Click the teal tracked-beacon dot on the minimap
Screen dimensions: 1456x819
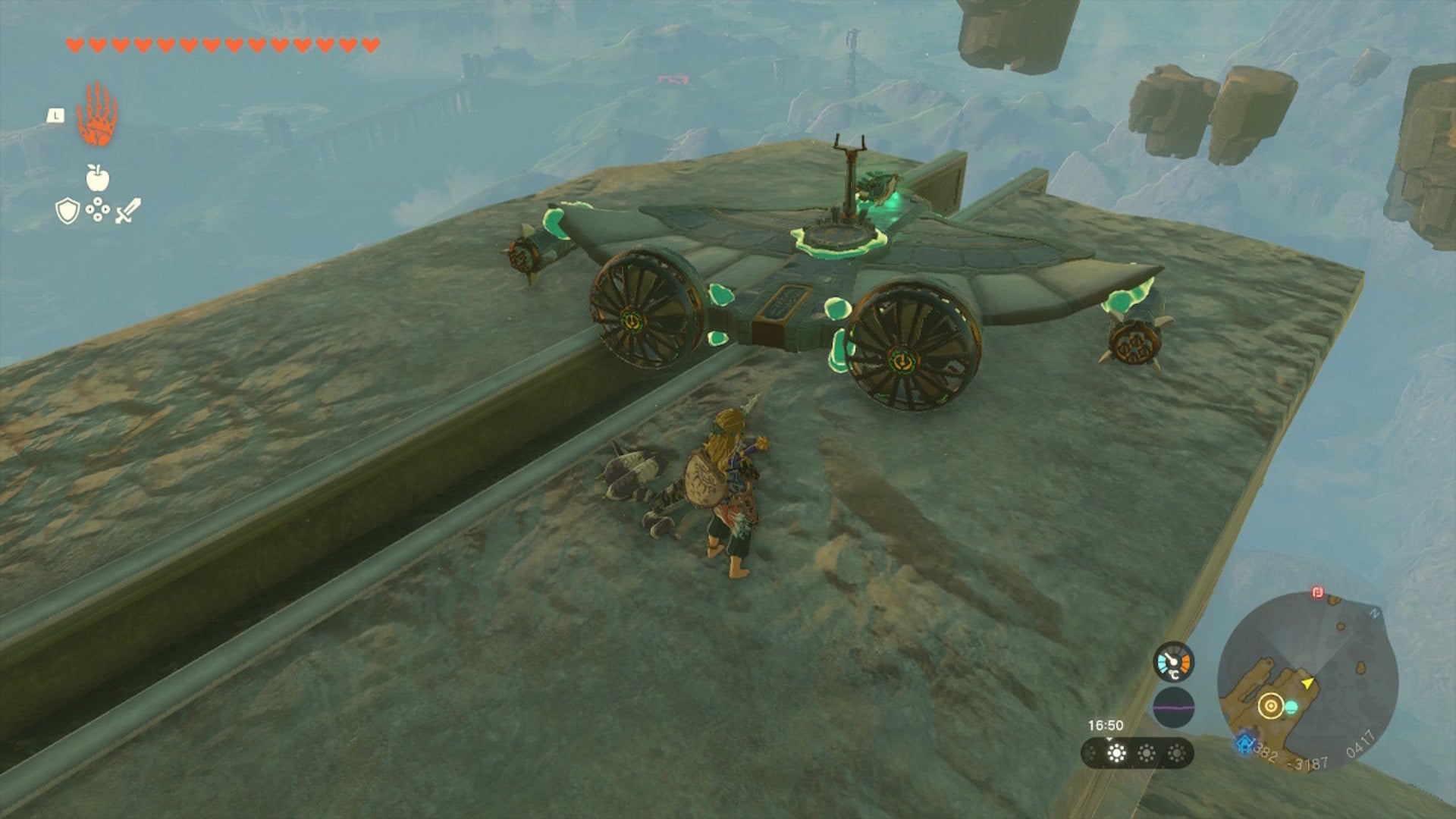[x=1291, y=707]
